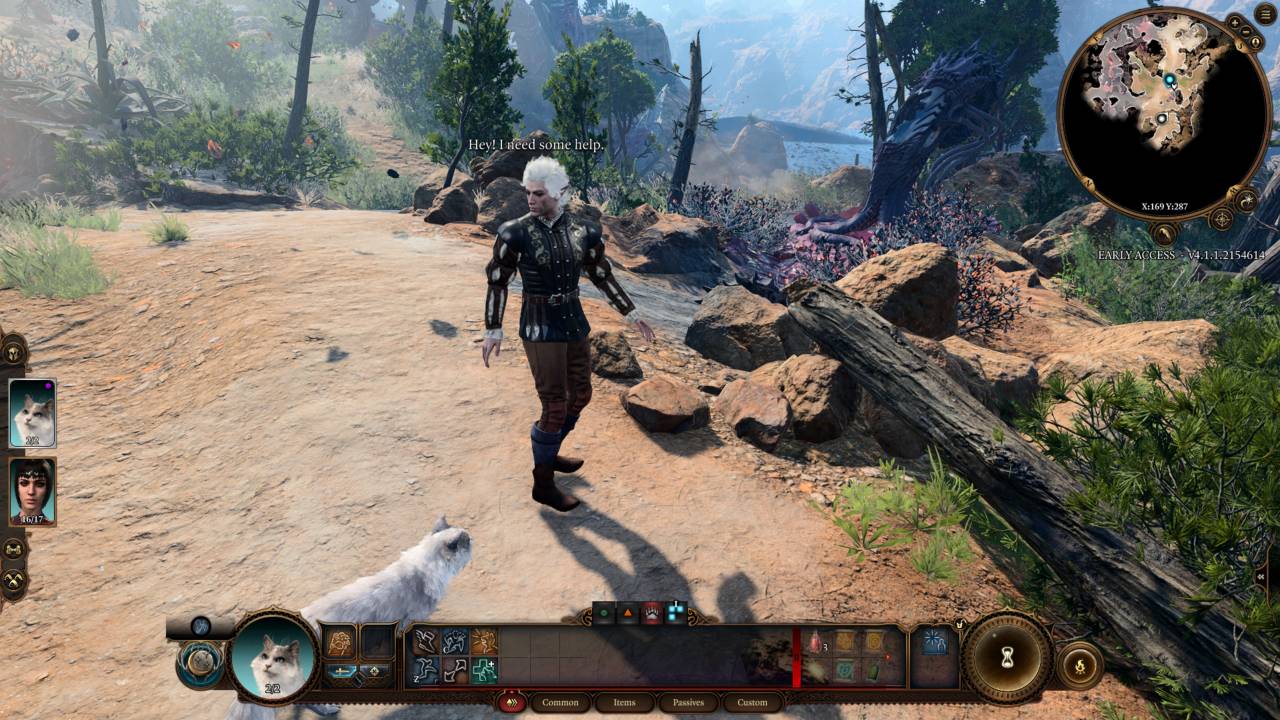Switch to the Common hotbar tab
The image size is (1280, 720).
(560, 703)
